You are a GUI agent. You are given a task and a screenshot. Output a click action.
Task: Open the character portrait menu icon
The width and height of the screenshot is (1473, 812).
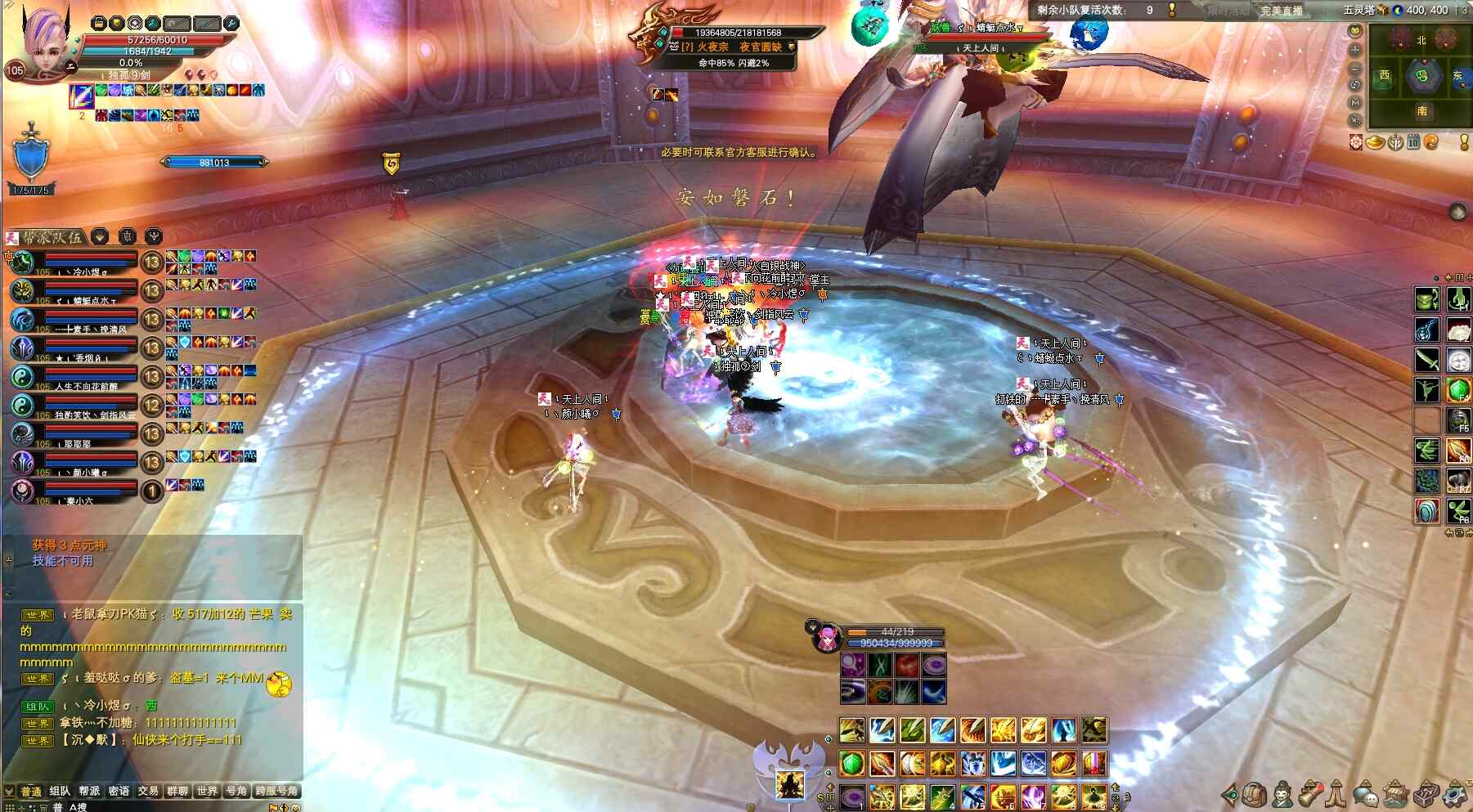coord(1283,793)
